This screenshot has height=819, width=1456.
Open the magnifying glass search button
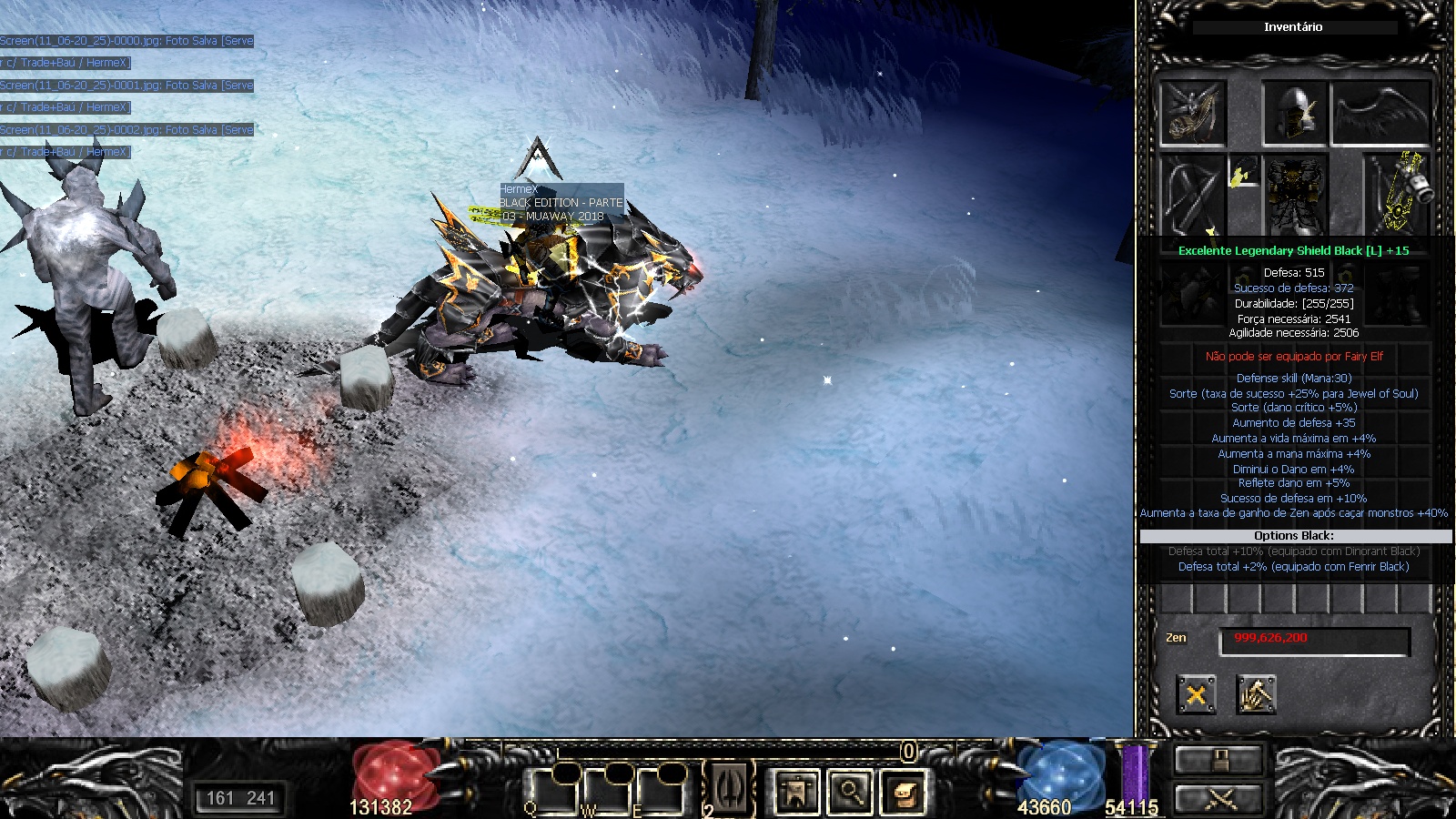coord(850,792)
